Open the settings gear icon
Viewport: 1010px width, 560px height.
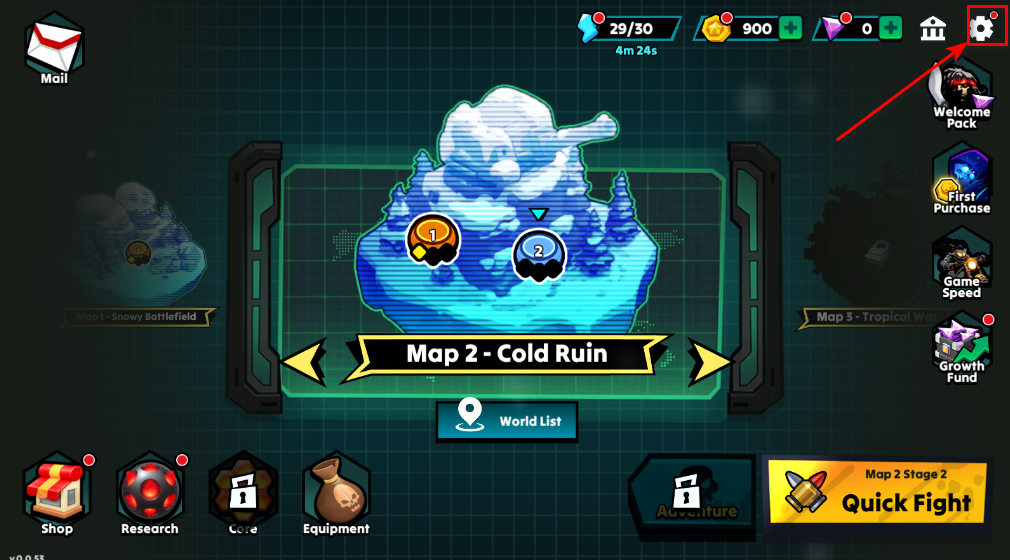pos(982,28)
